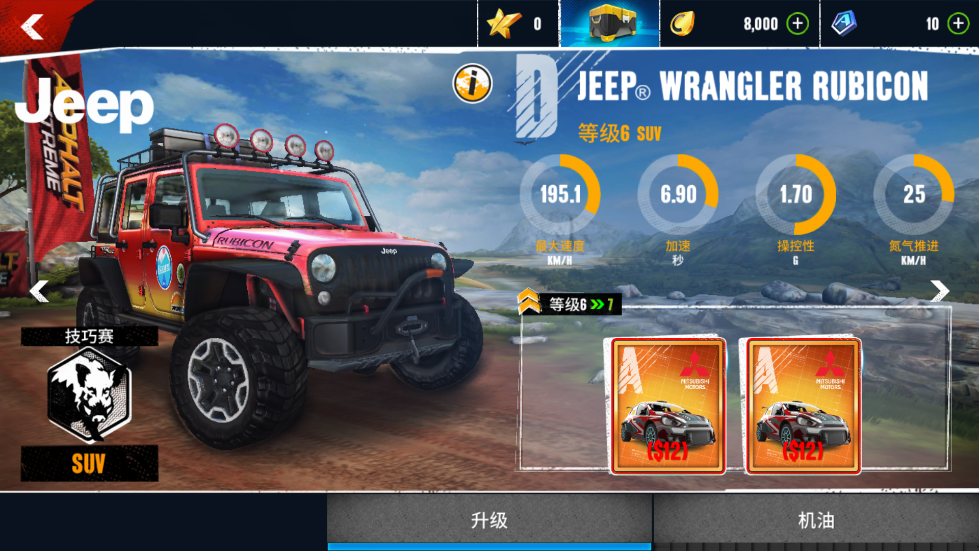This screenshot has height=551, width=979.
Task: Add more gold credits with plus button
Action: [x=797, y=24]
